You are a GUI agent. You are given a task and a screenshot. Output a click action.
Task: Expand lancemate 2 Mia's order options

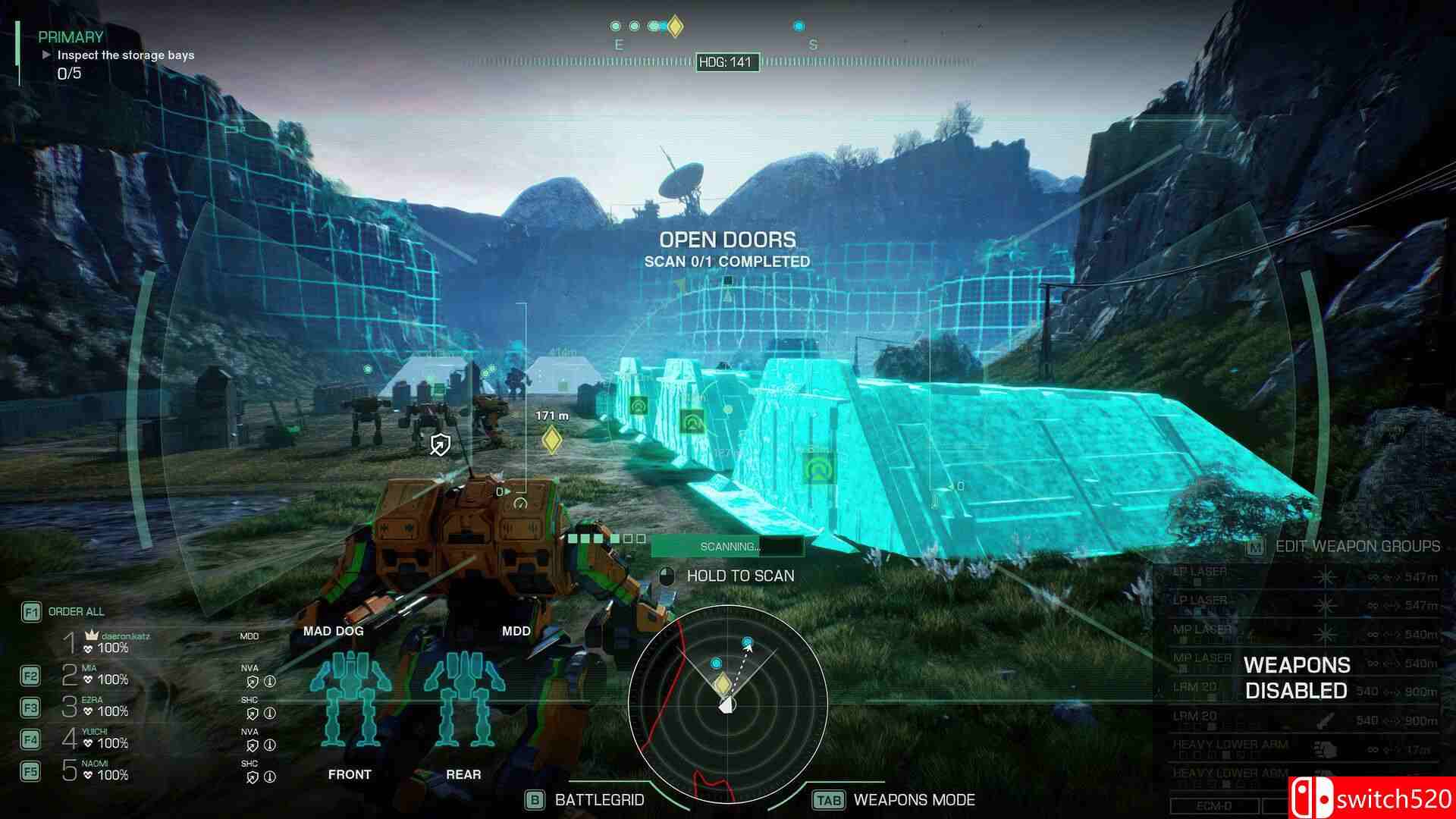(31, 676)
